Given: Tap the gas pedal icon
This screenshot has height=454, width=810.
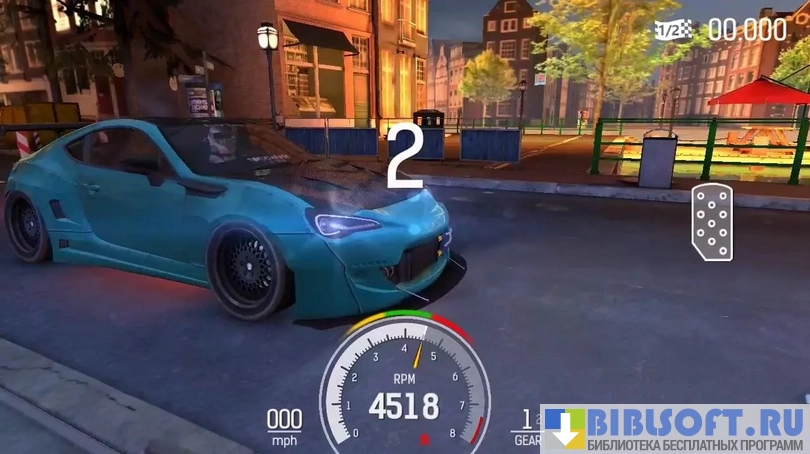Looking at the screenshot, I should (711, 222).
